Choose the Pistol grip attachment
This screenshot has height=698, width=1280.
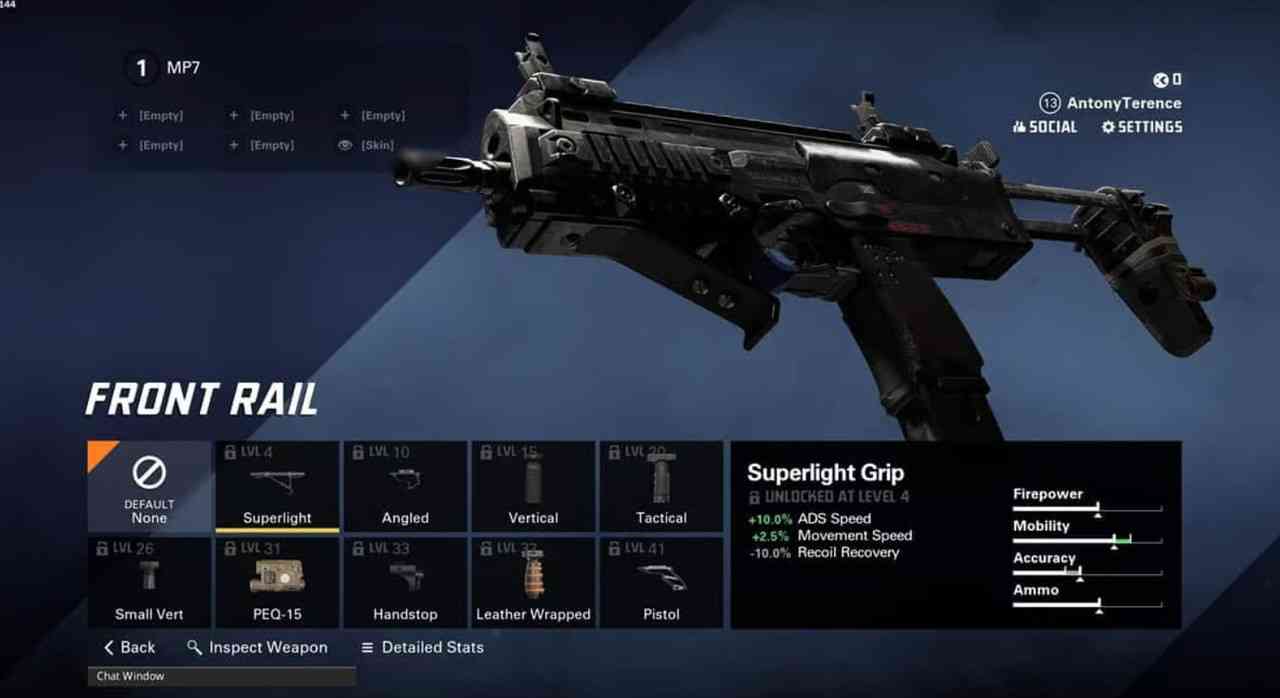pyautogui.click(x=661, y=583)
